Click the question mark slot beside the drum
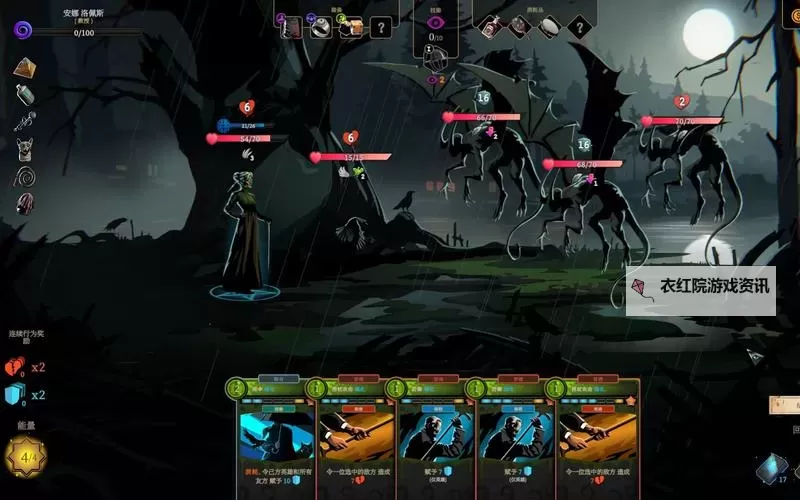 point(578,27)
